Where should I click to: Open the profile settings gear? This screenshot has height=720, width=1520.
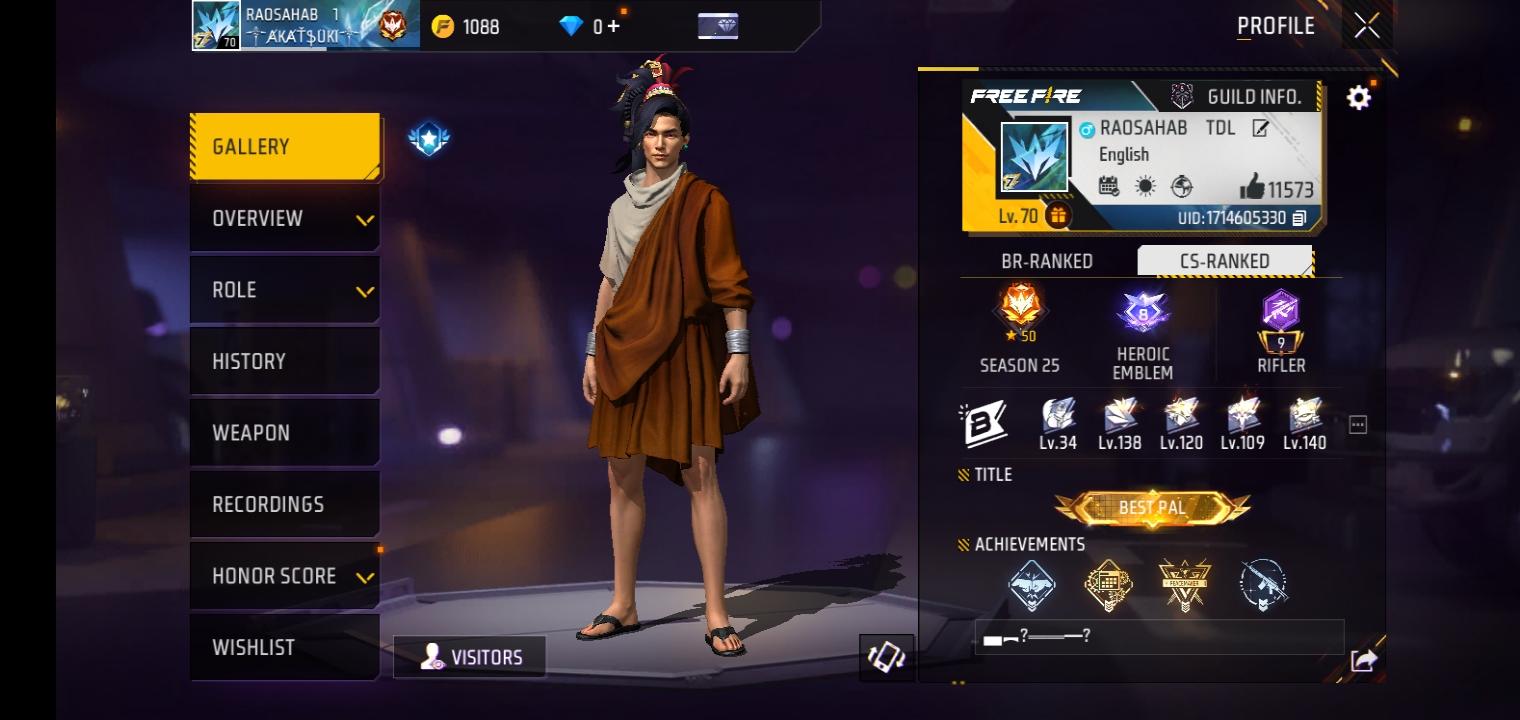(1358, 96)
